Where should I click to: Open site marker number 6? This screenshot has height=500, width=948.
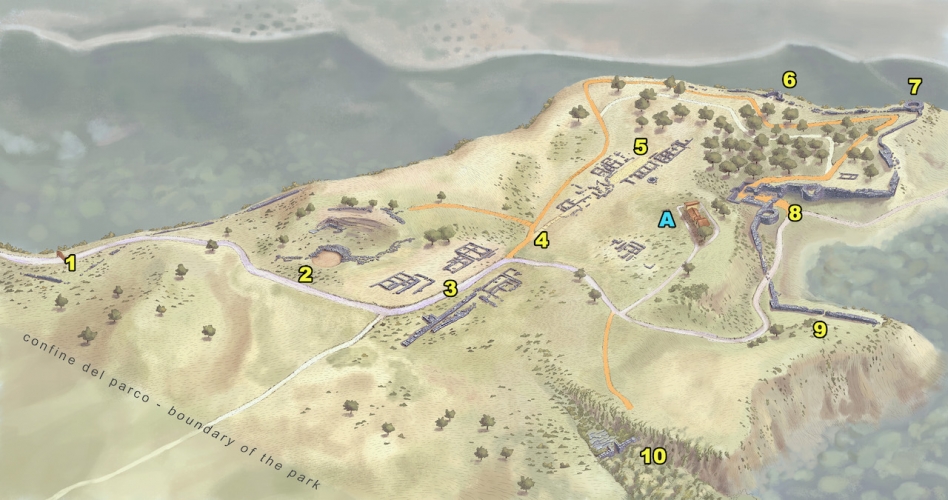(789, 79)
